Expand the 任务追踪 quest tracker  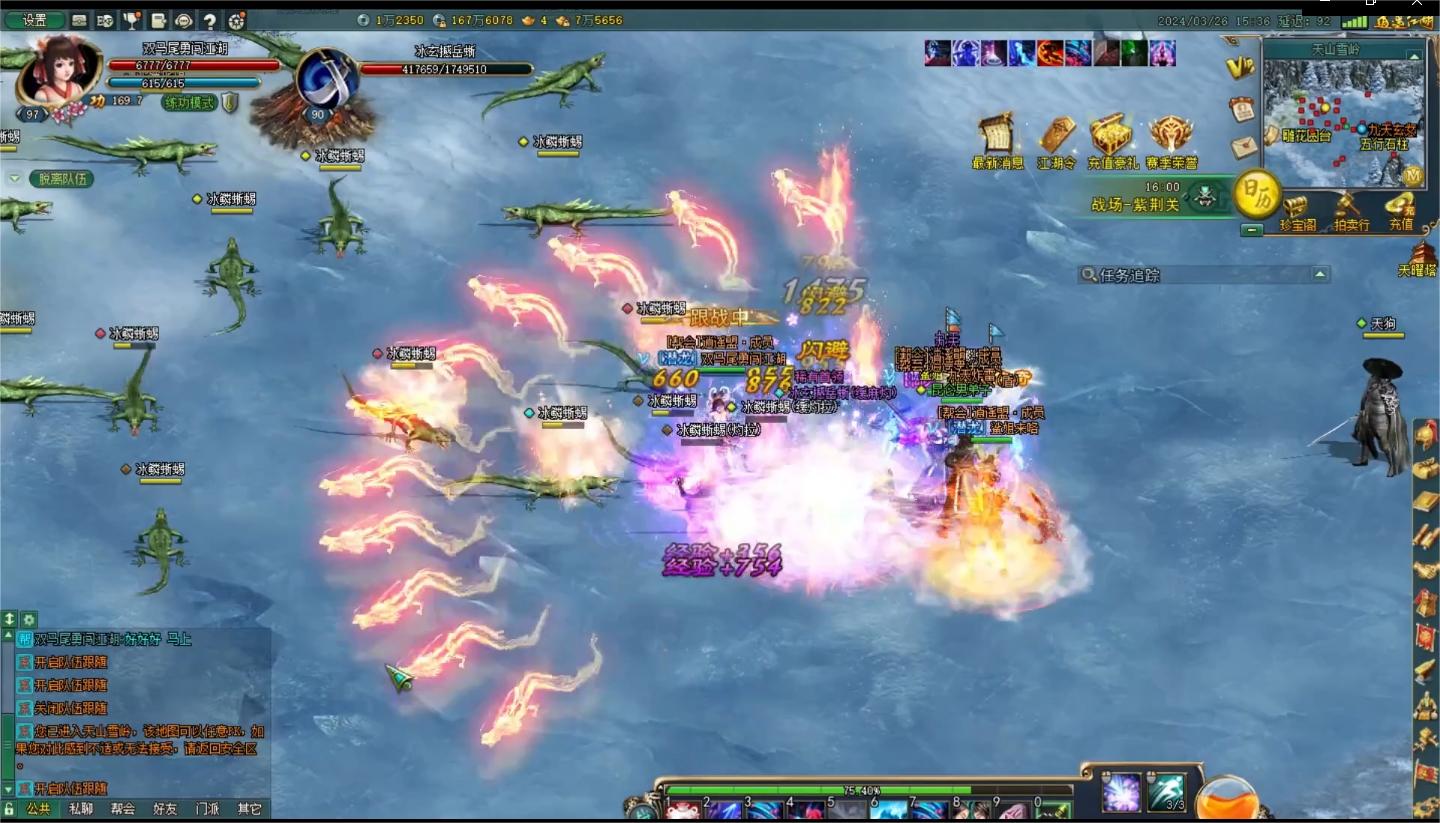(x=1320, y=274)
